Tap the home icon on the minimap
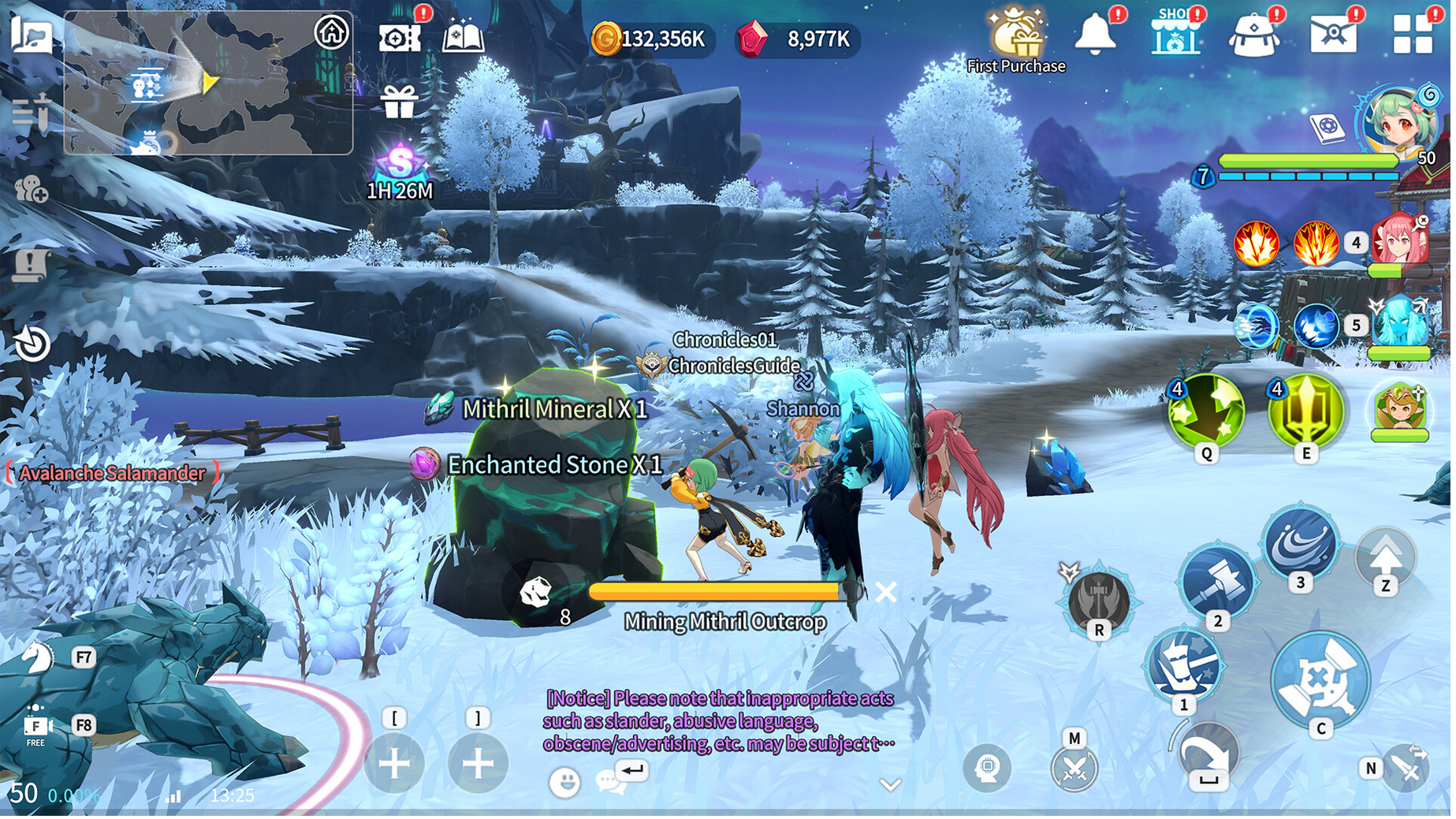 coord(331,32)
